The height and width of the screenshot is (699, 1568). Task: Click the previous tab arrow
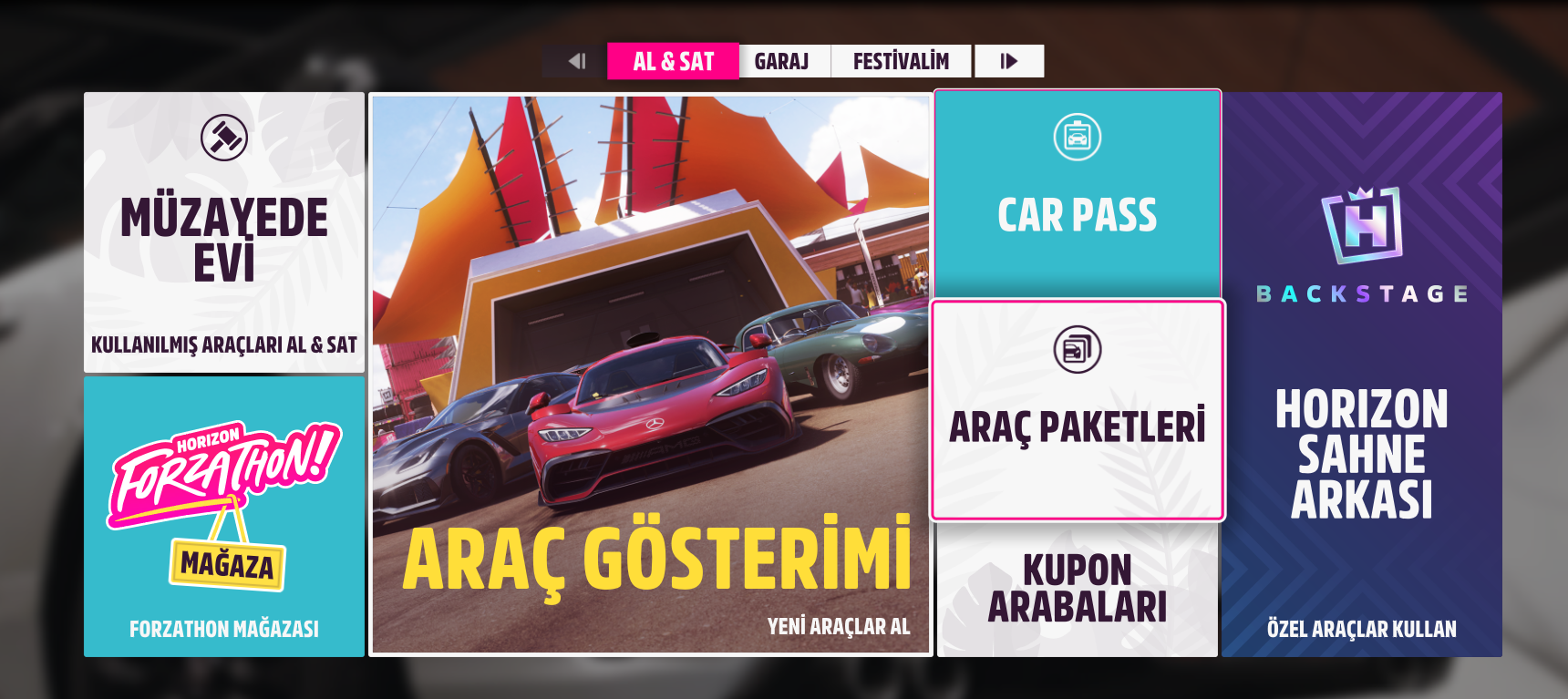(x=576, y=61)
